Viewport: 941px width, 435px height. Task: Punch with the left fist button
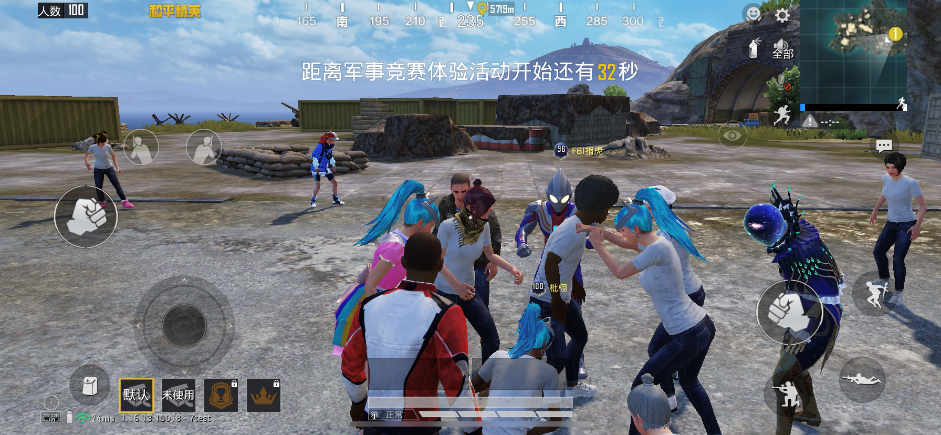coord(85,216)
